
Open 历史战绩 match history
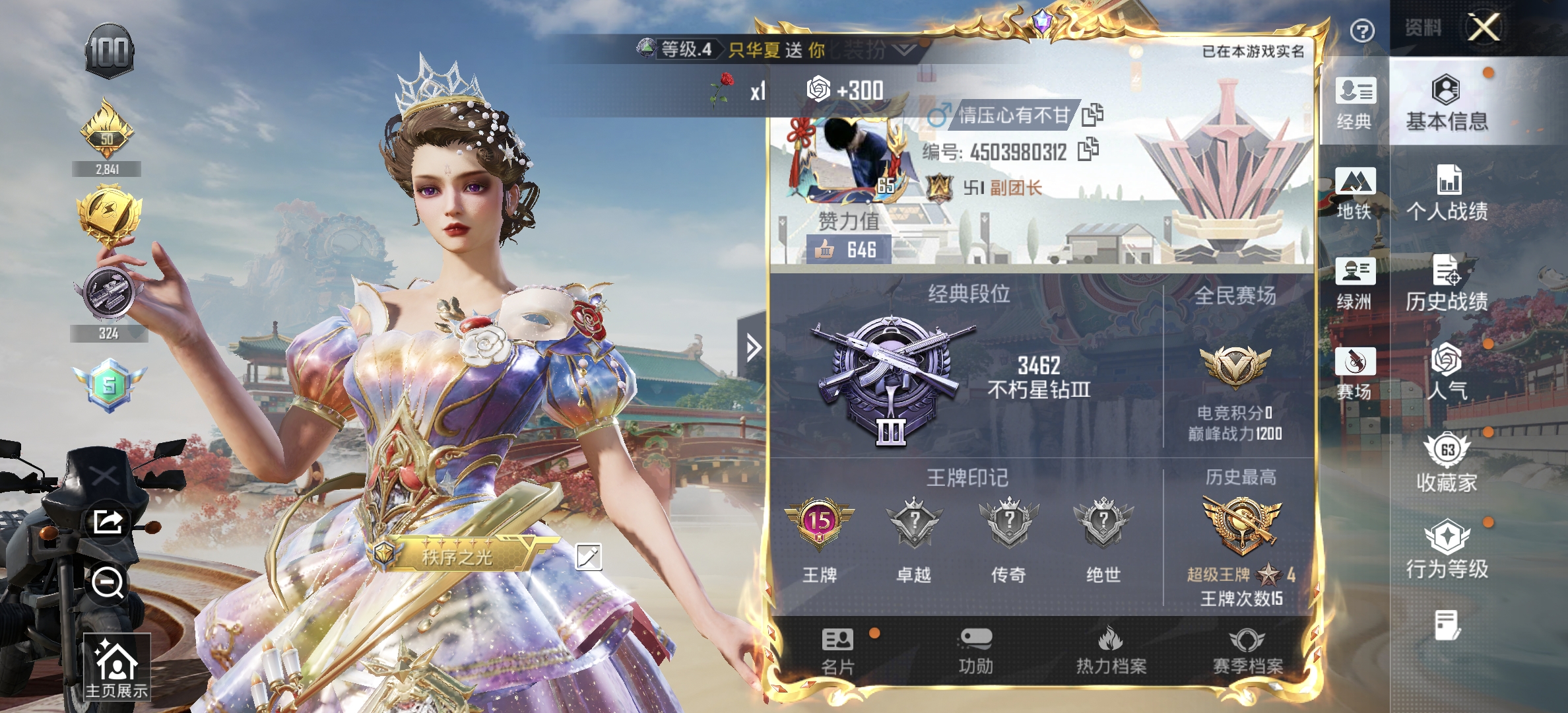[1447, 283]
